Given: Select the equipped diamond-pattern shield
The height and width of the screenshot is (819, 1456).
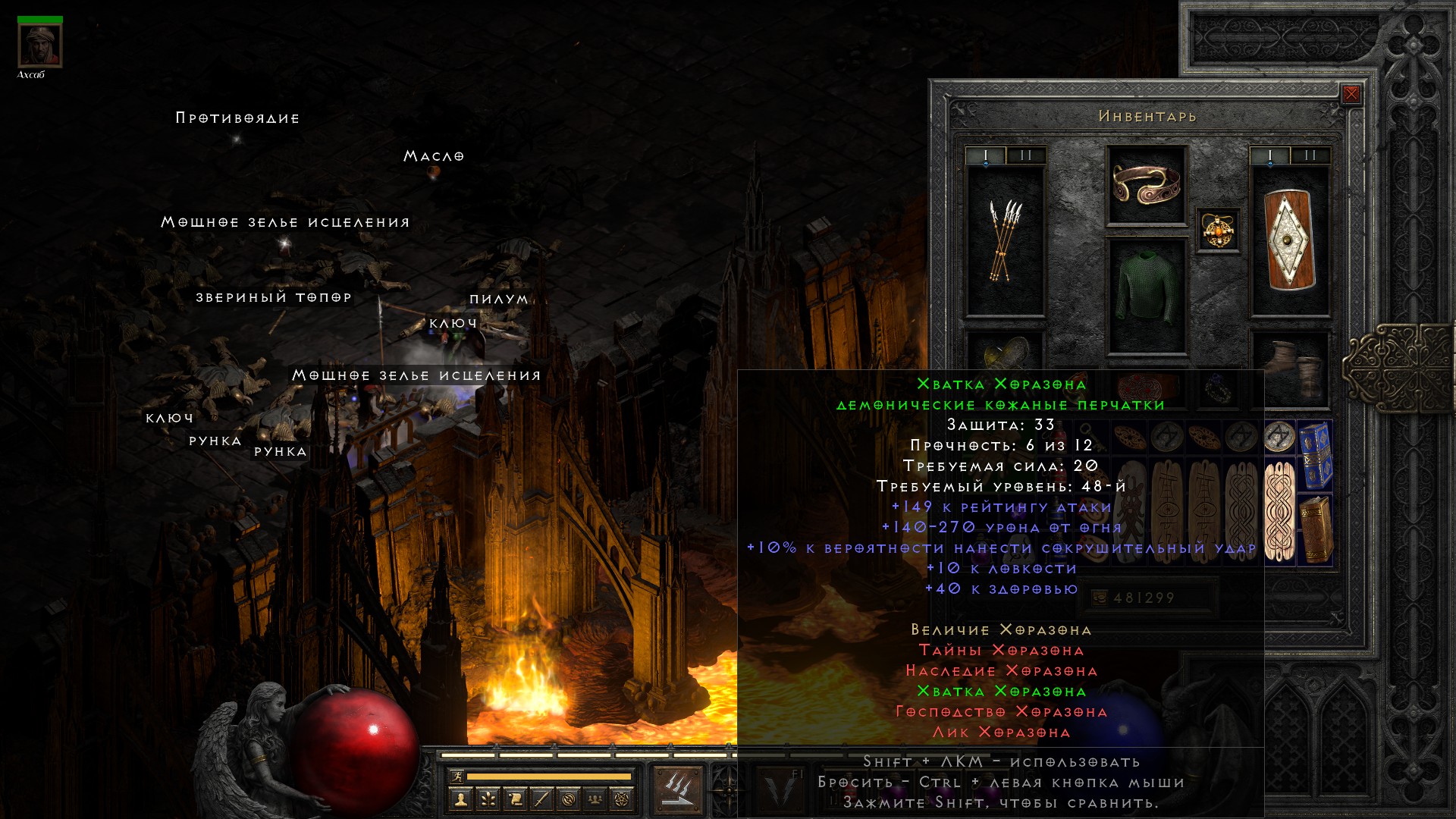Looking at the screenshot, I should click(1289, 240).
